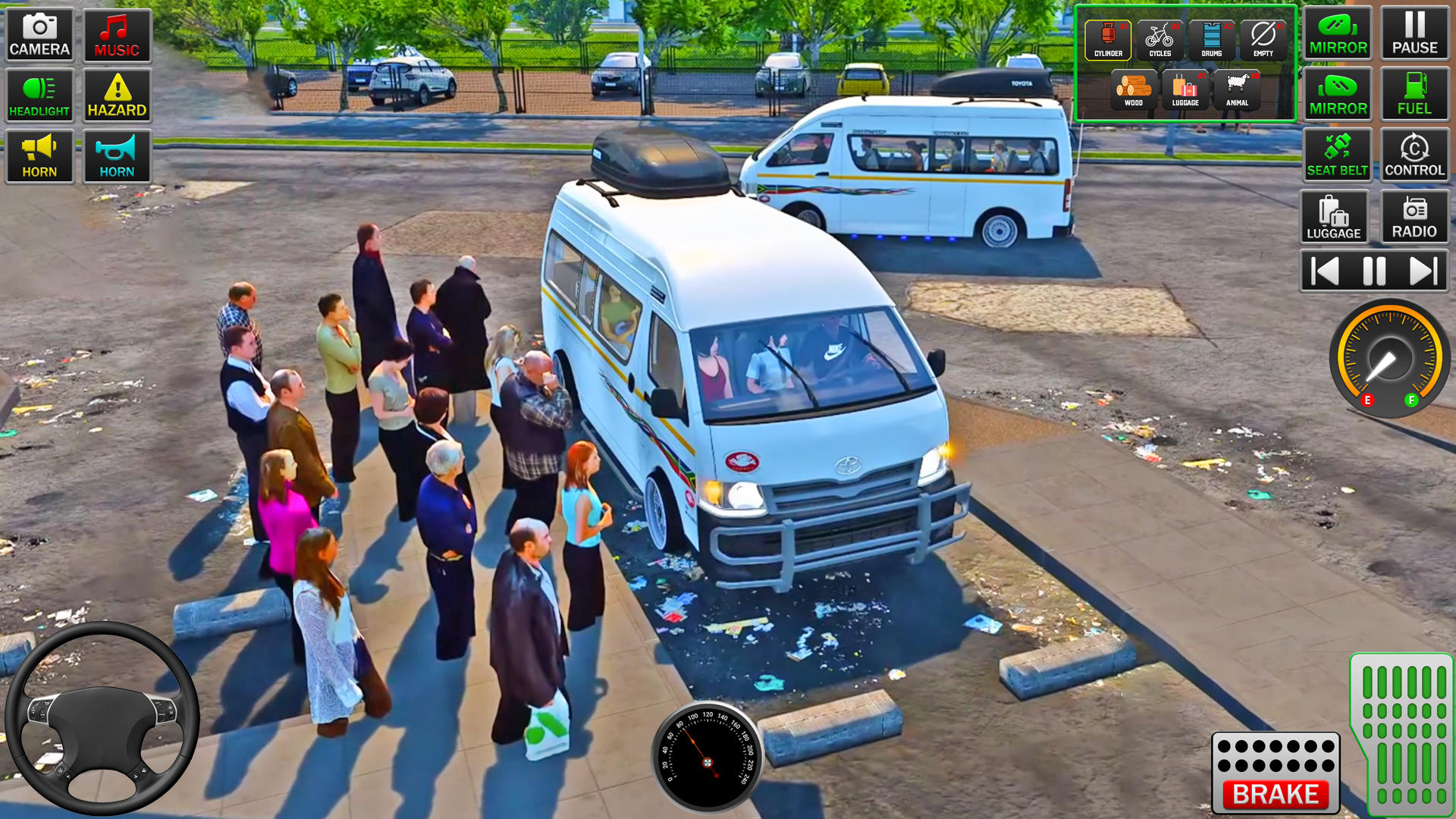Screen dimensions: 1456x819
Task: Open the in-game Camera view
Action: pyautogui.click(x=39, y=36)
